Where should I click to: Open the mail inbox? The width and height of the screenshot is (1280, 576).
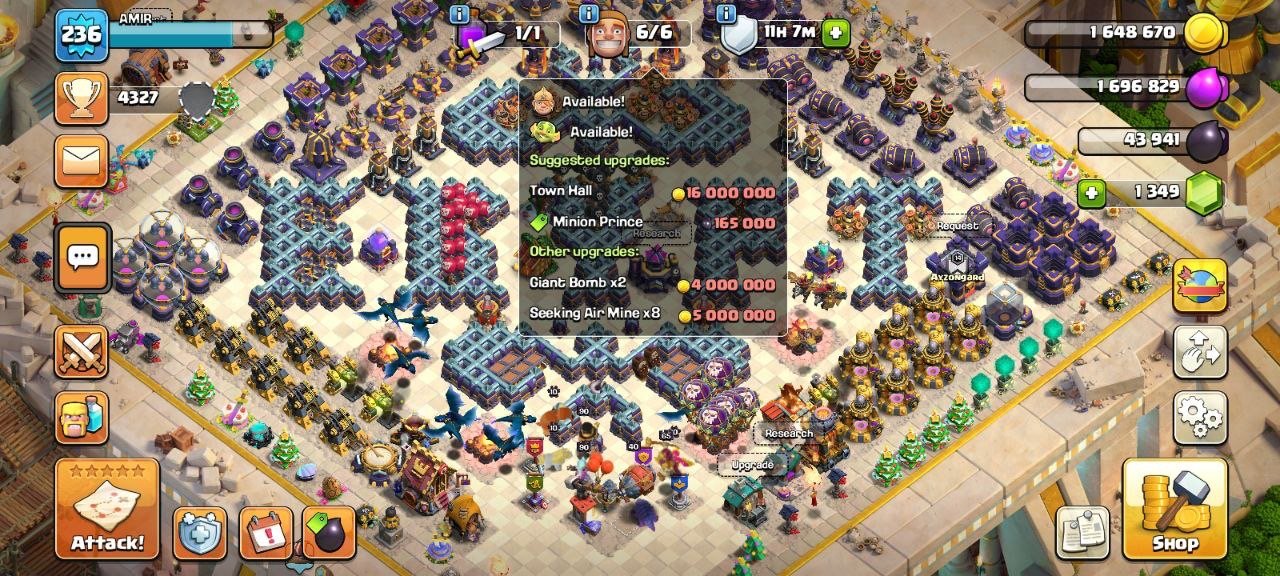[81, 161]
